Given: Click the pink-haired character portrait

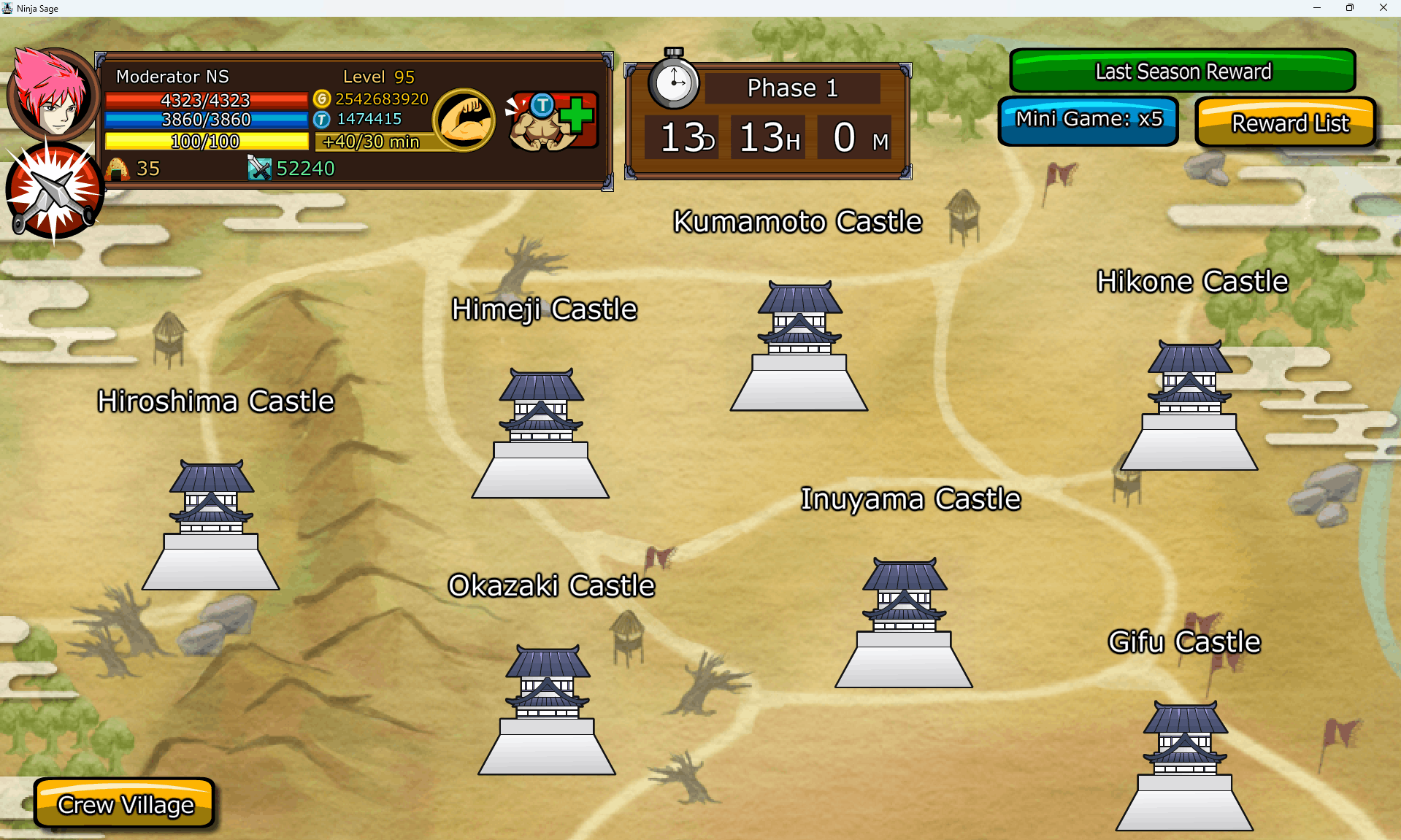Looking at the screenshot, I should click(51, 93).
